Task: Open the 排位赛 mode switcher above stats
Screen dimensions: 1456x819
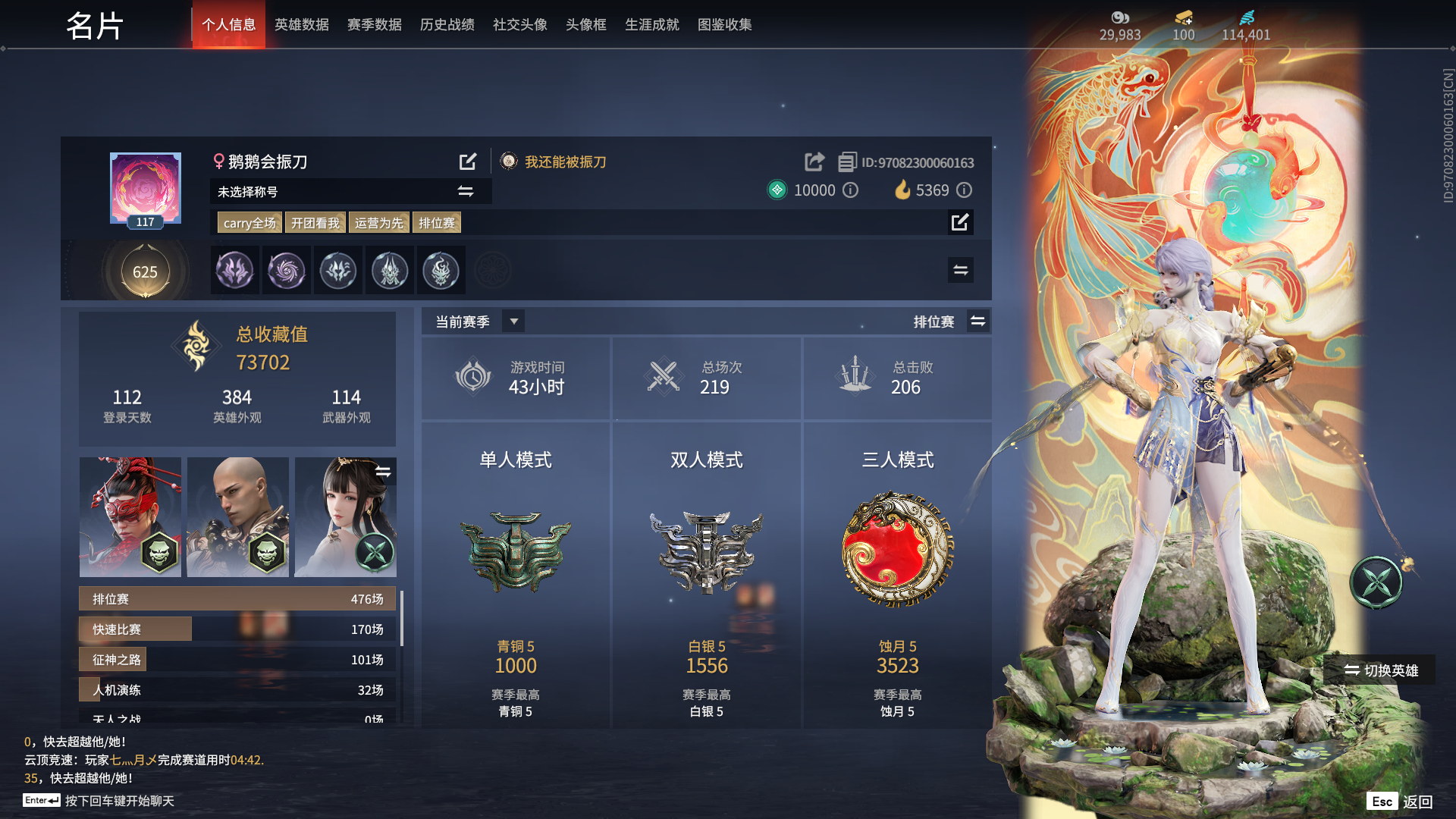Action: point(978,321)
